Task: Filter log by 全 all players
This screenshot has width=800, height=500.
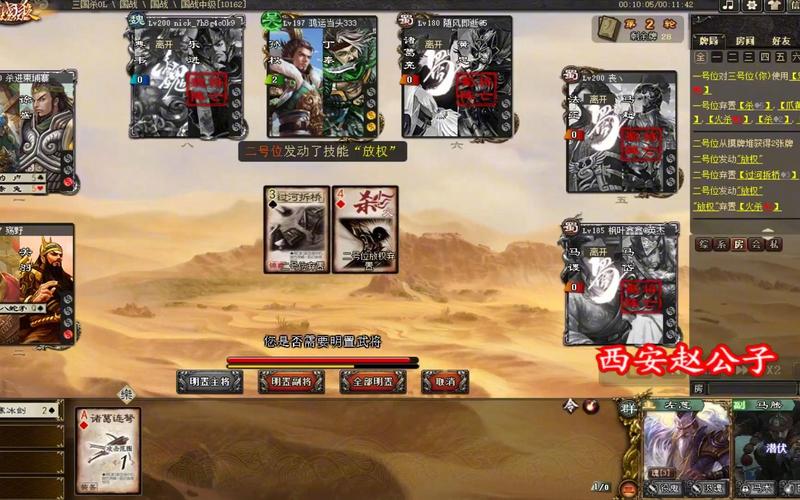Action: pyautogui.click(x=701, y=58)
